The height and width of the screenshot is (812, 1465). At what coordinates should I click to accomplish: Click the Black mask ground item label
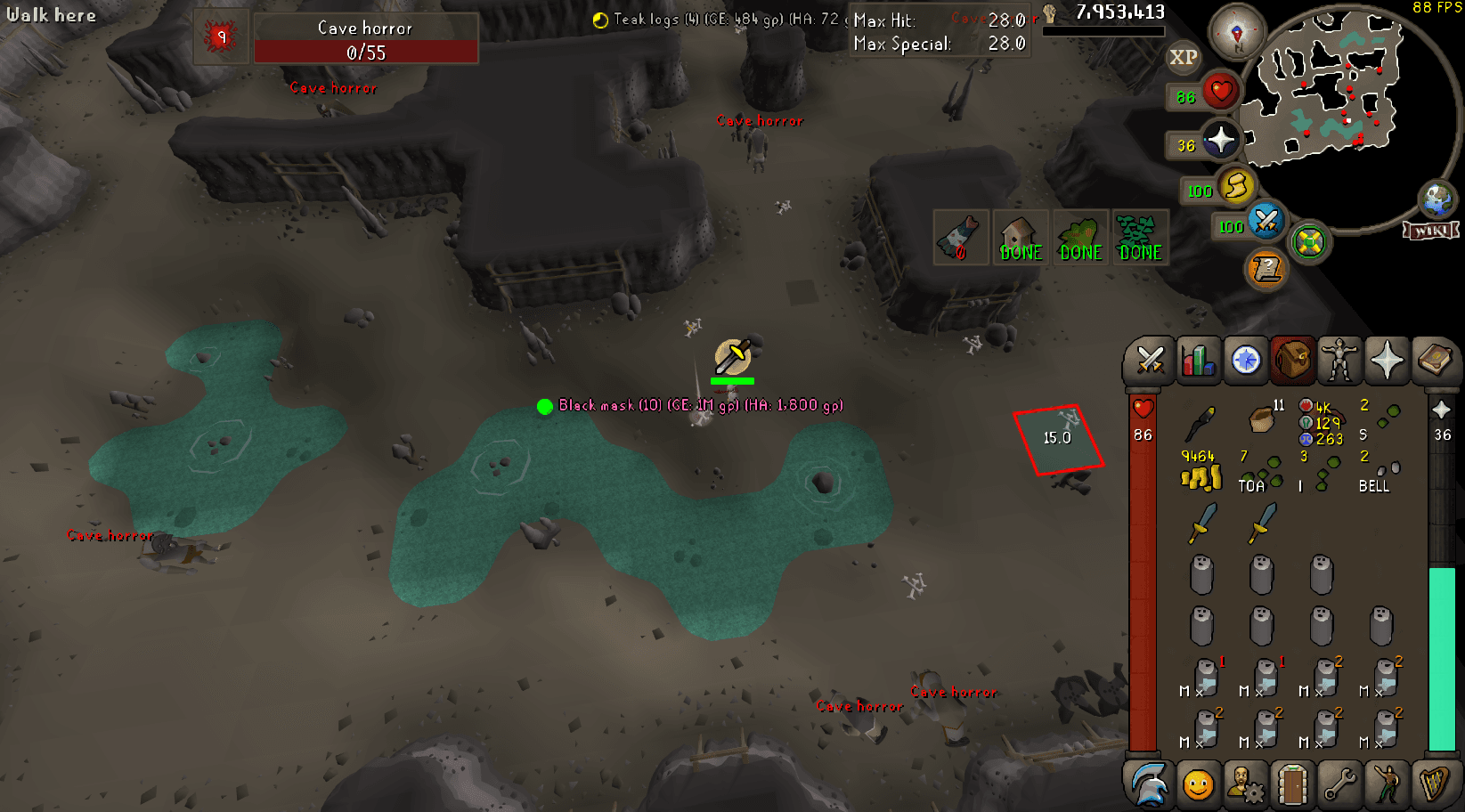pos(699,405)
